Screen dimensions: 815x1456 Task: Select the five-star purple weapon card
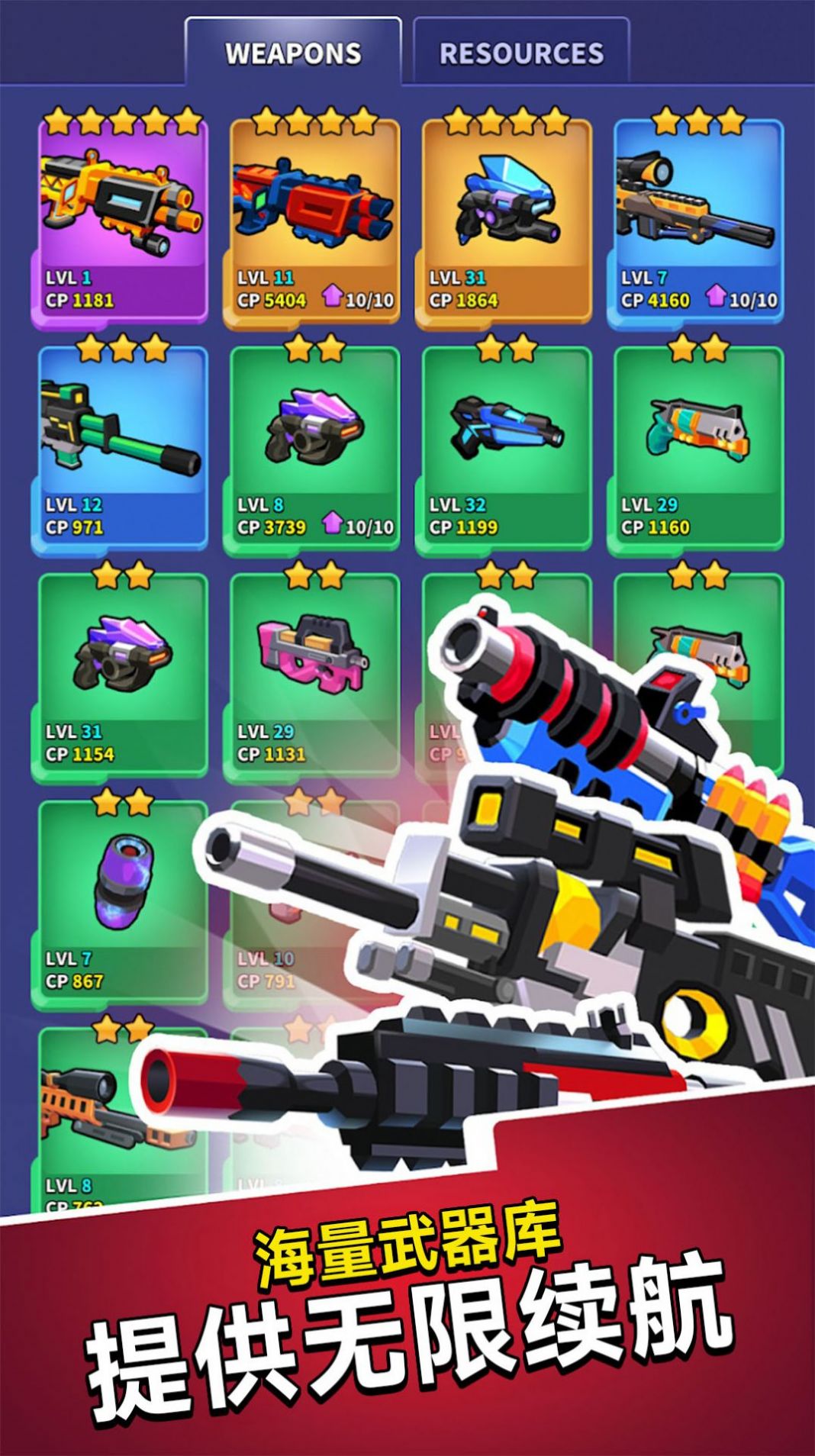pyautogui.click(x=121, y=217)
